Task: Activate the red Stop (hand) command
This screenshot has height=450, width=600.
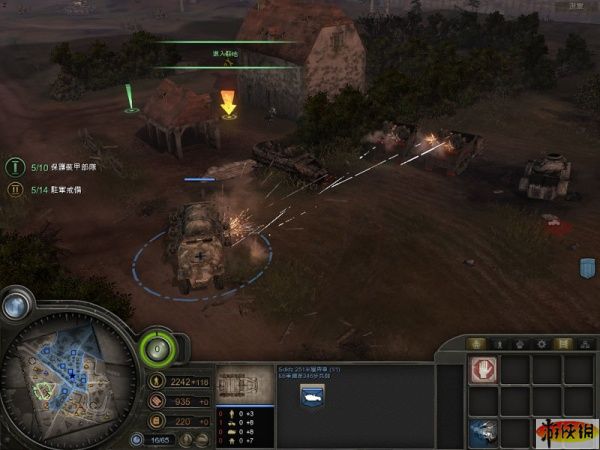Action: [x=484, y=370]
